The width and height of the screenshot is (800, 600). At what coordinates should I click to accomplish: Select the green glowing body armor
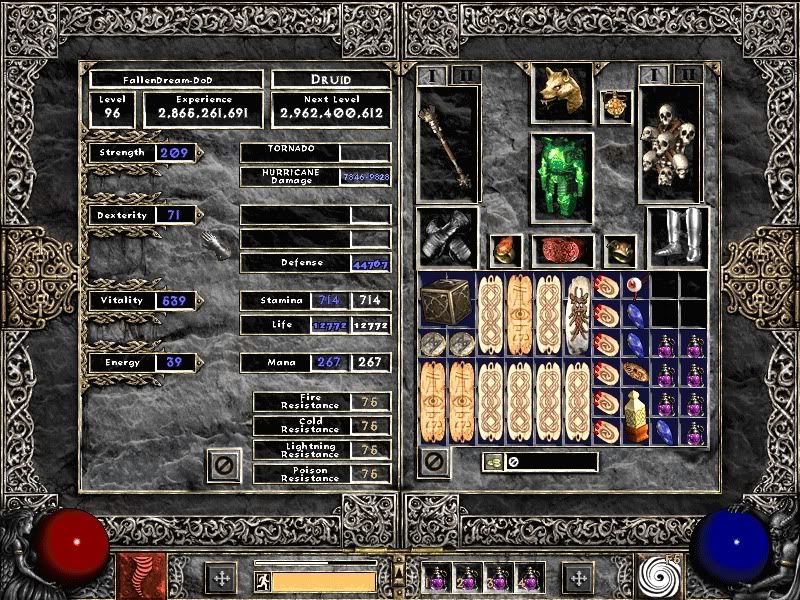point(561,178)
